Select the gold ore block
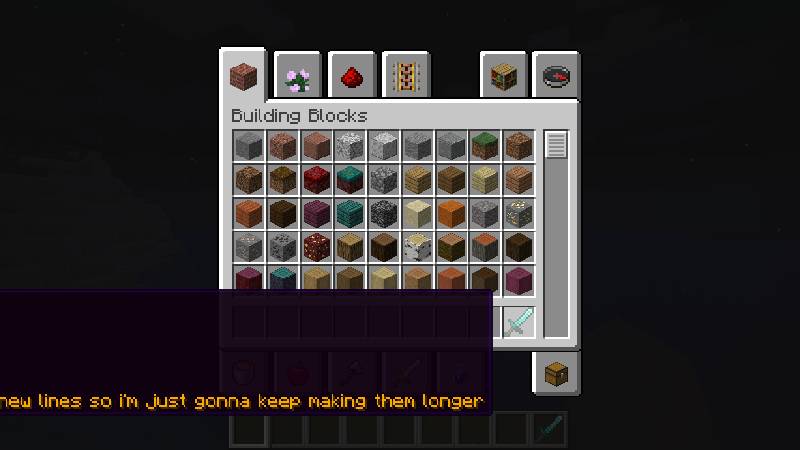Screen dimensions: 800x450 pos(520,214)
